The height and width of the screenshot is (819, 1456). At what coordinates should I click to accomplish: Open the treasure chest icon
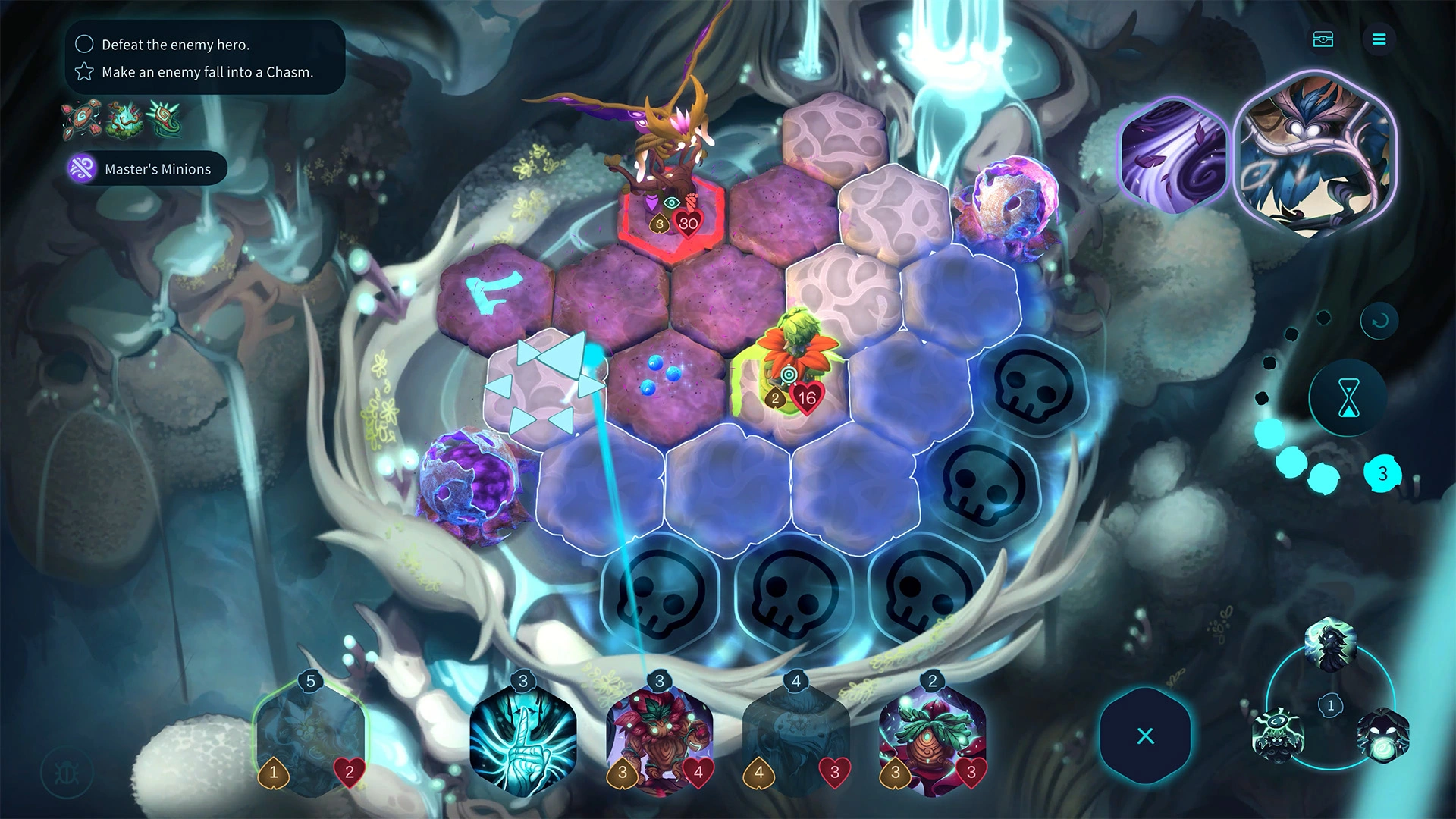click(x=1323, y=39)
